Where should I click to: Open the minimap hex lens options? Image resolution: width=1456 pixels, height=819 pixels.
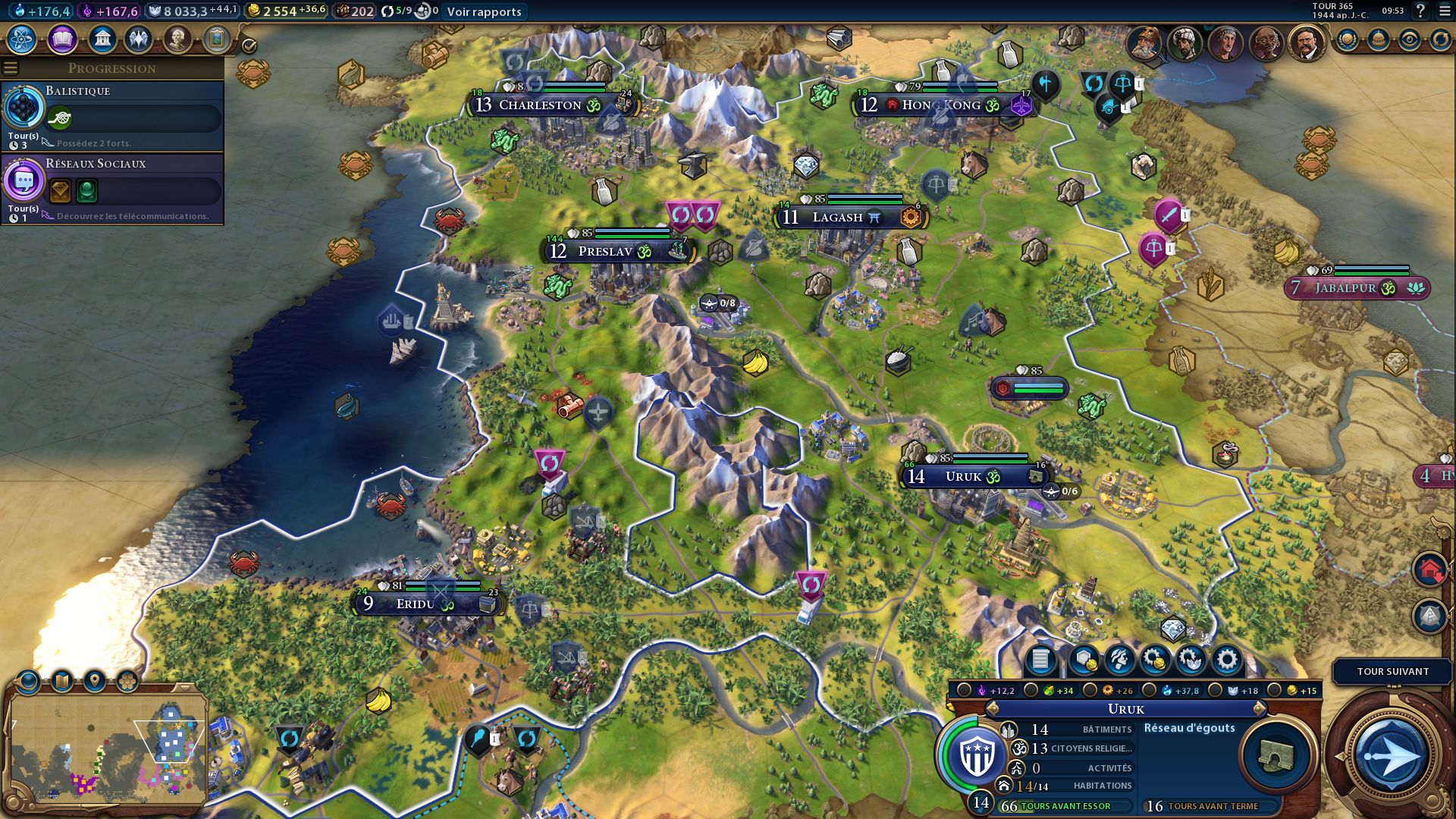point(127,681)
